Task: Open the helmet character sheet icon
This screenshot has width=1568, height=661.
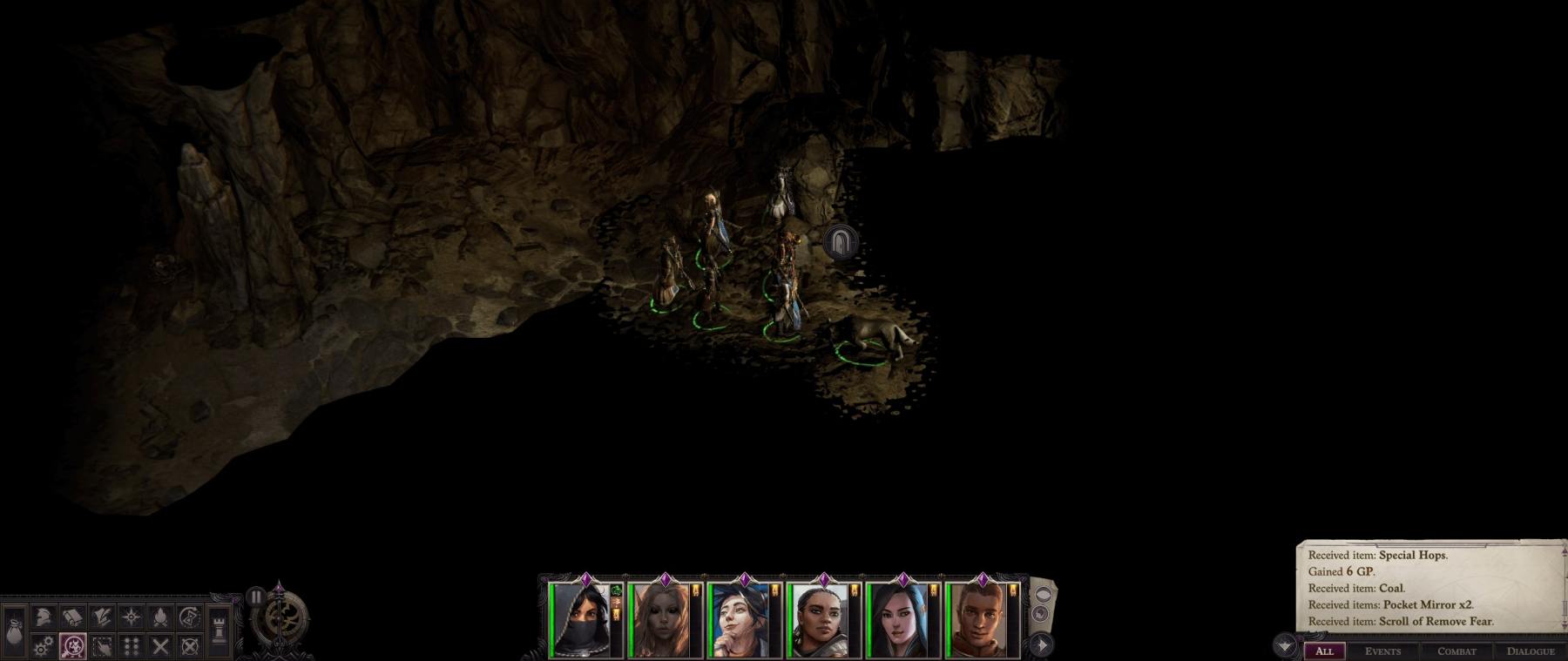Action: [x=44, y=617]
